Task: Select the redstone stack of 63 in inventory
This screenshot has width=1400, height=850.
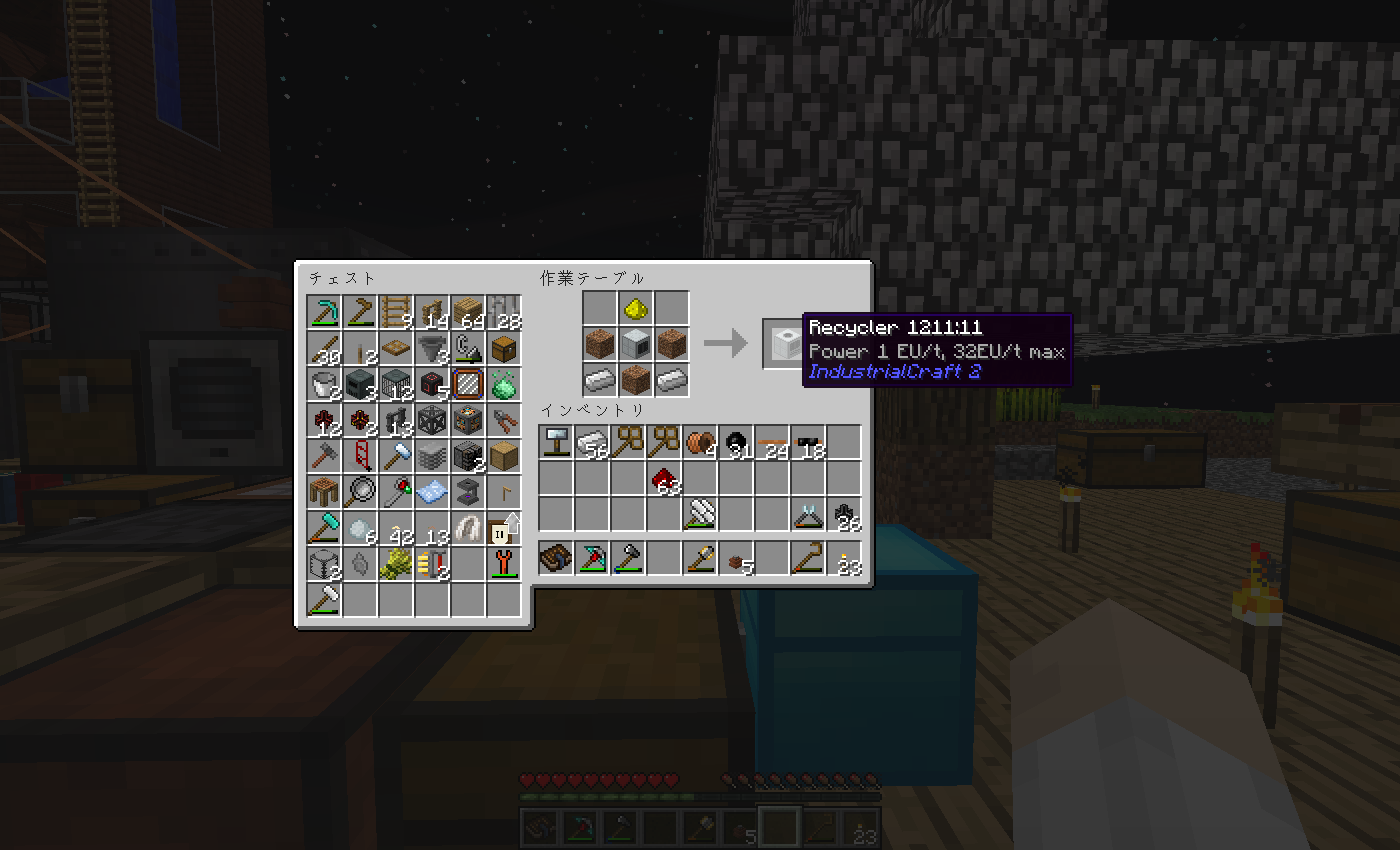Action: coord(664,478)
